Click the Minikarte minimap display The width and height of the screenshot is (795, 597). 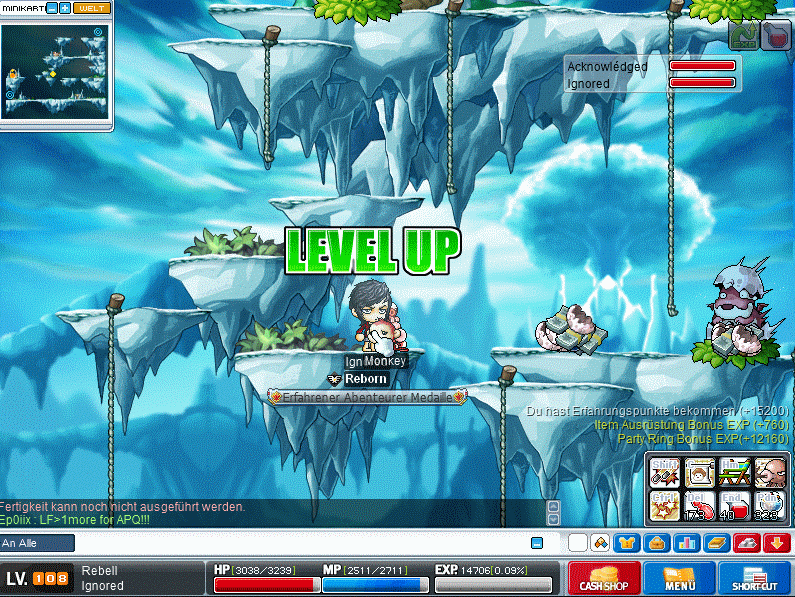click(x=54, y=70)
